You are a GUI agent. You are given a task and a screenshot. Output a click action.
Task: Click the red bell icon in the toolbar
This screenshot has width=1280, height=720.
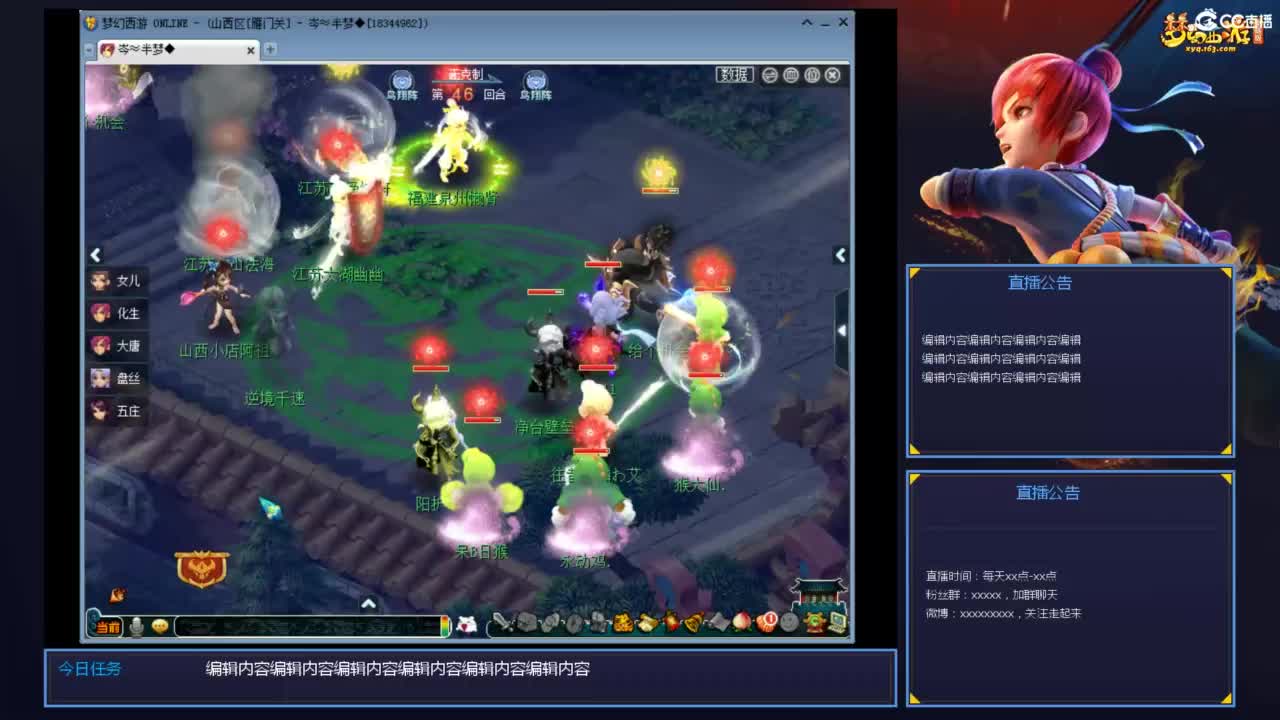coord(673,622)
